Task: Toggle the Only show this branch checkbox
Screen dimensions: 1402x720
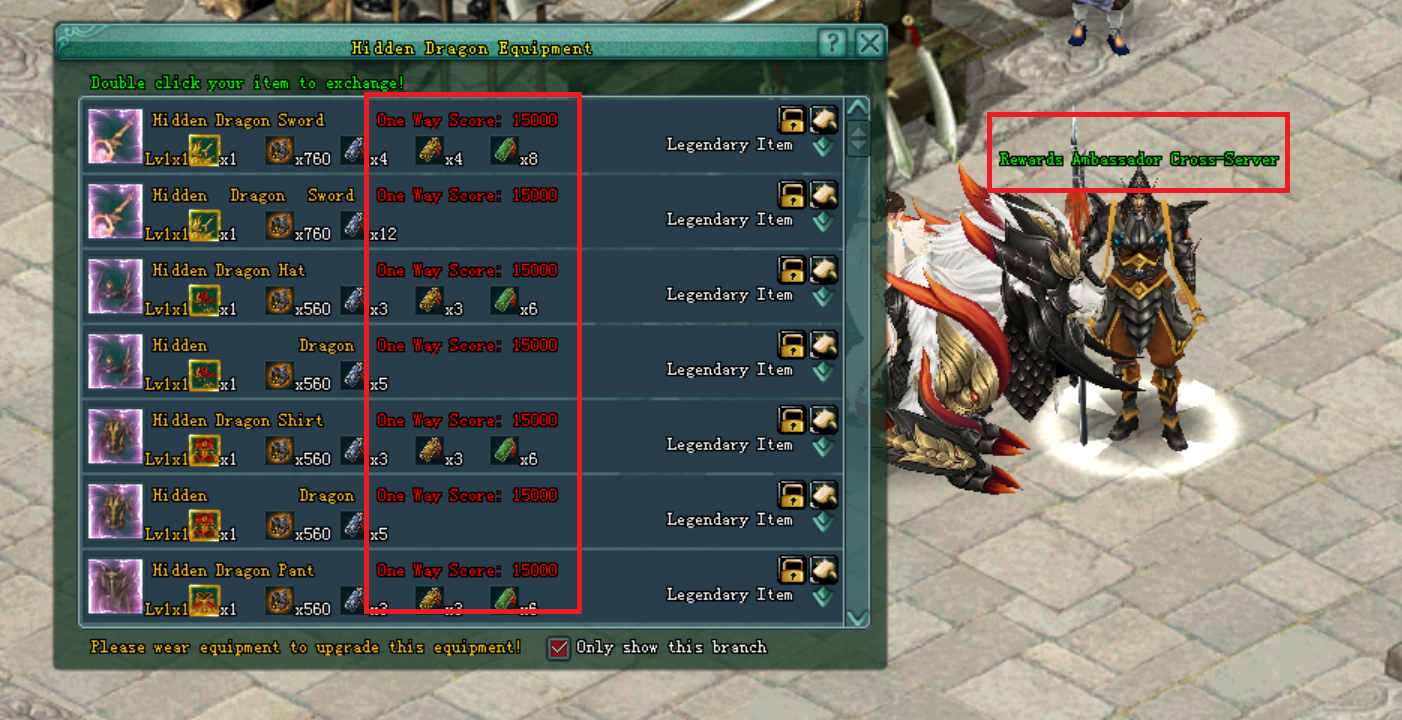Action: click(x=559, y=648)
